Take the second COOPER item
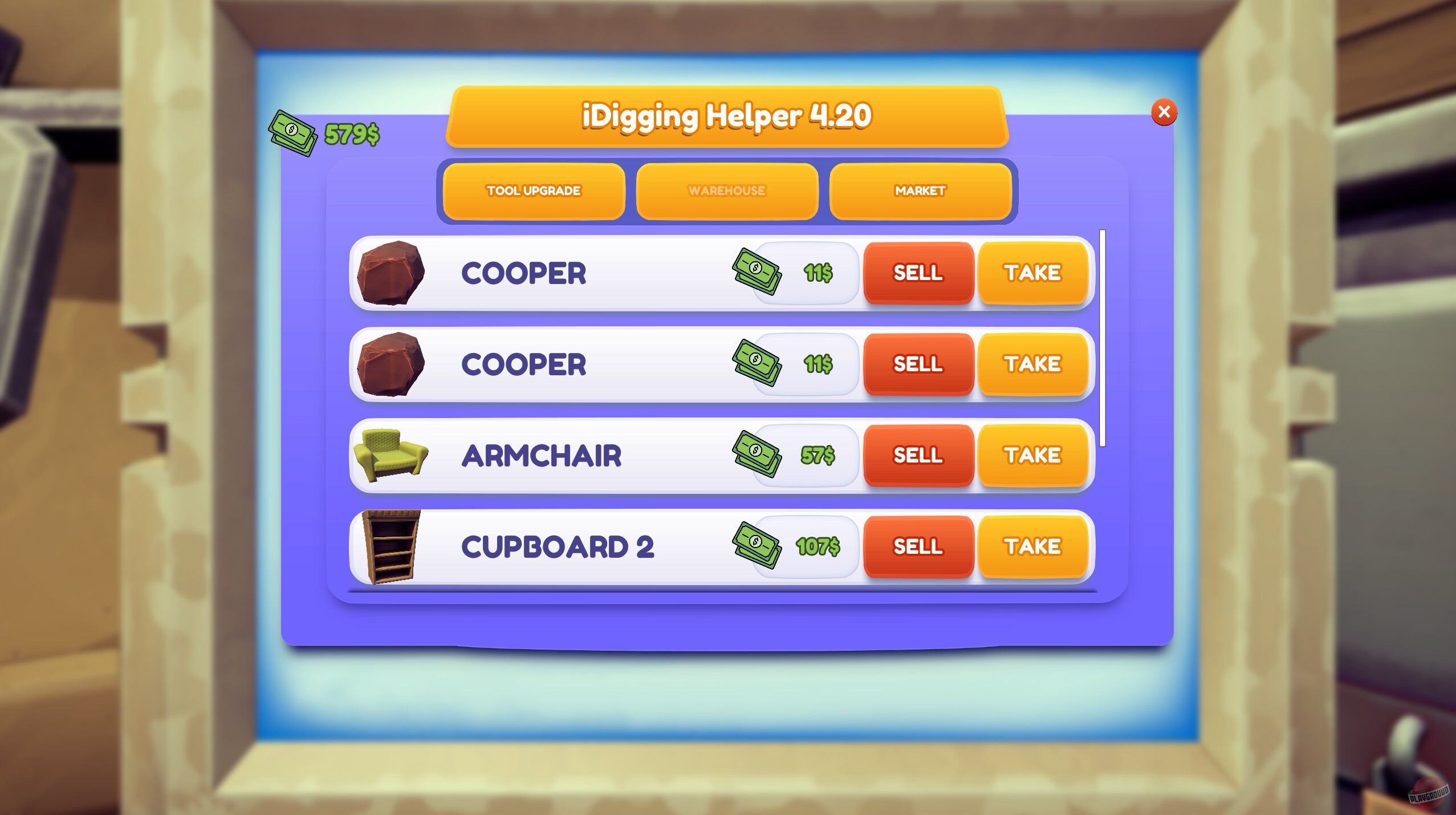Viewport: 1456px width, 815px height. coord(1033,364)
